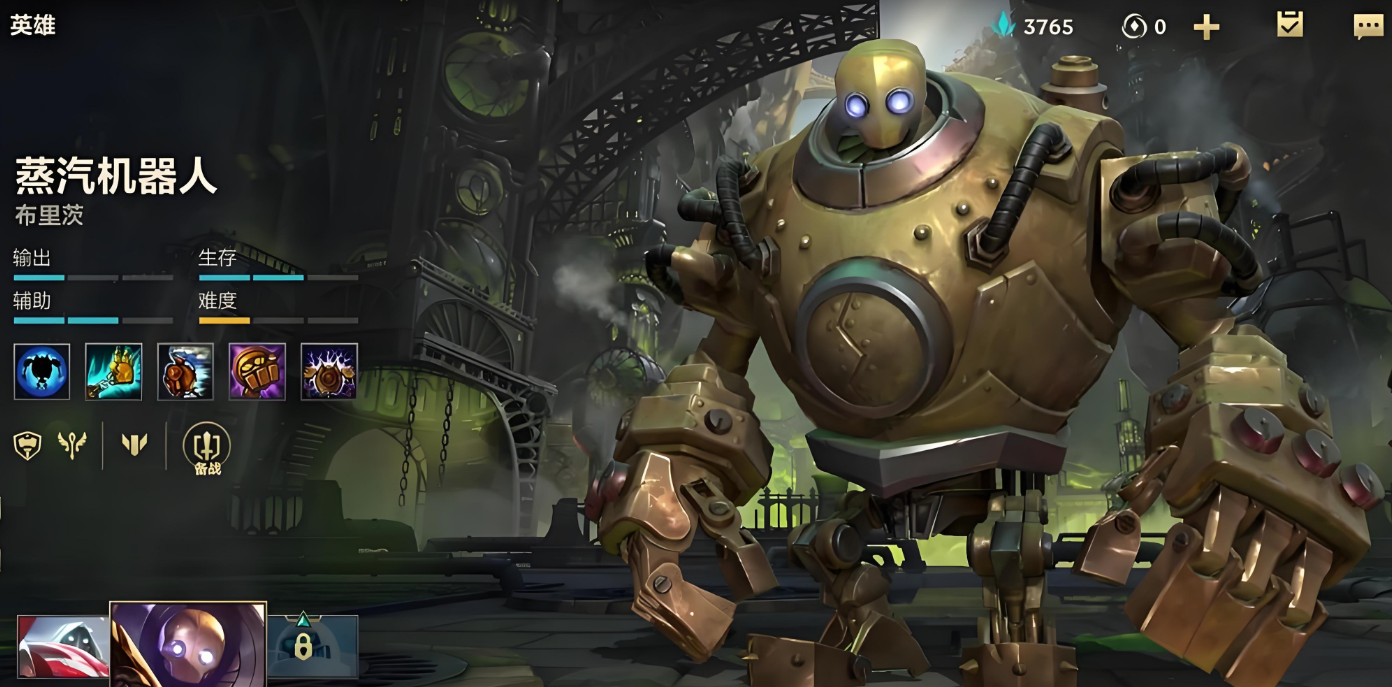View the Rocket Grab ability icon
Screen dimensions: 1392x687
[x=114, y=371]
